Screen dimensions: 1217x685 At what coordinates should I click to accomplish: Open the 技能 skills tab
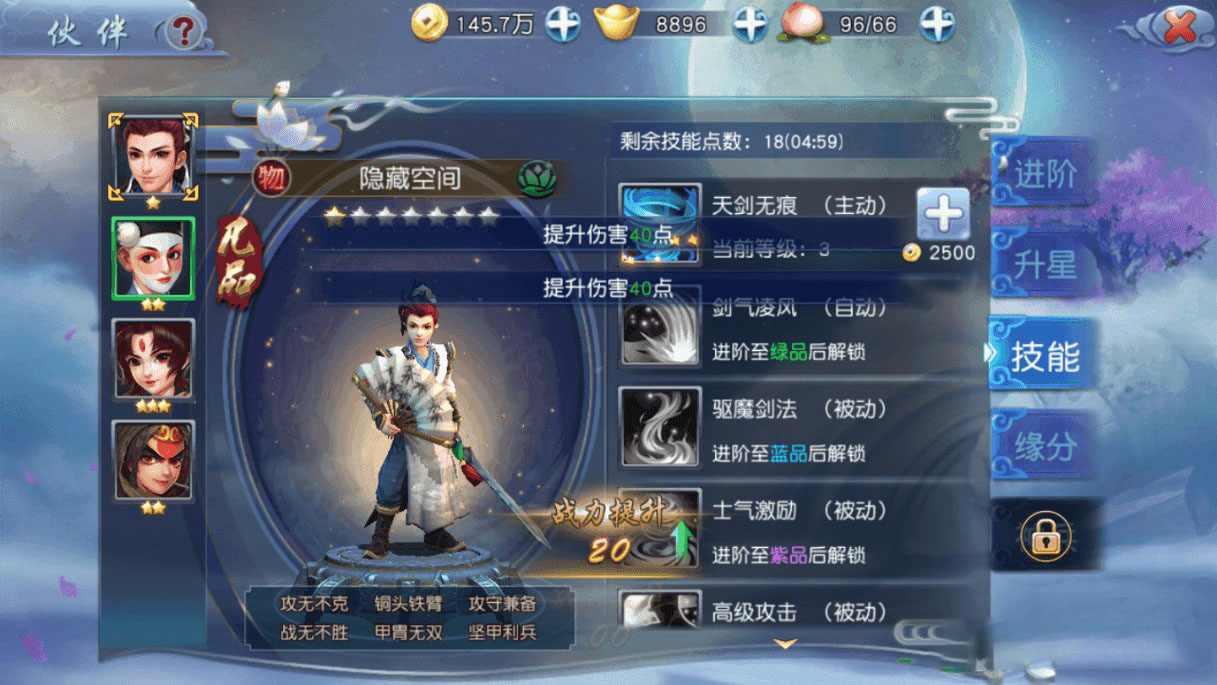[x=1044, y=356]
